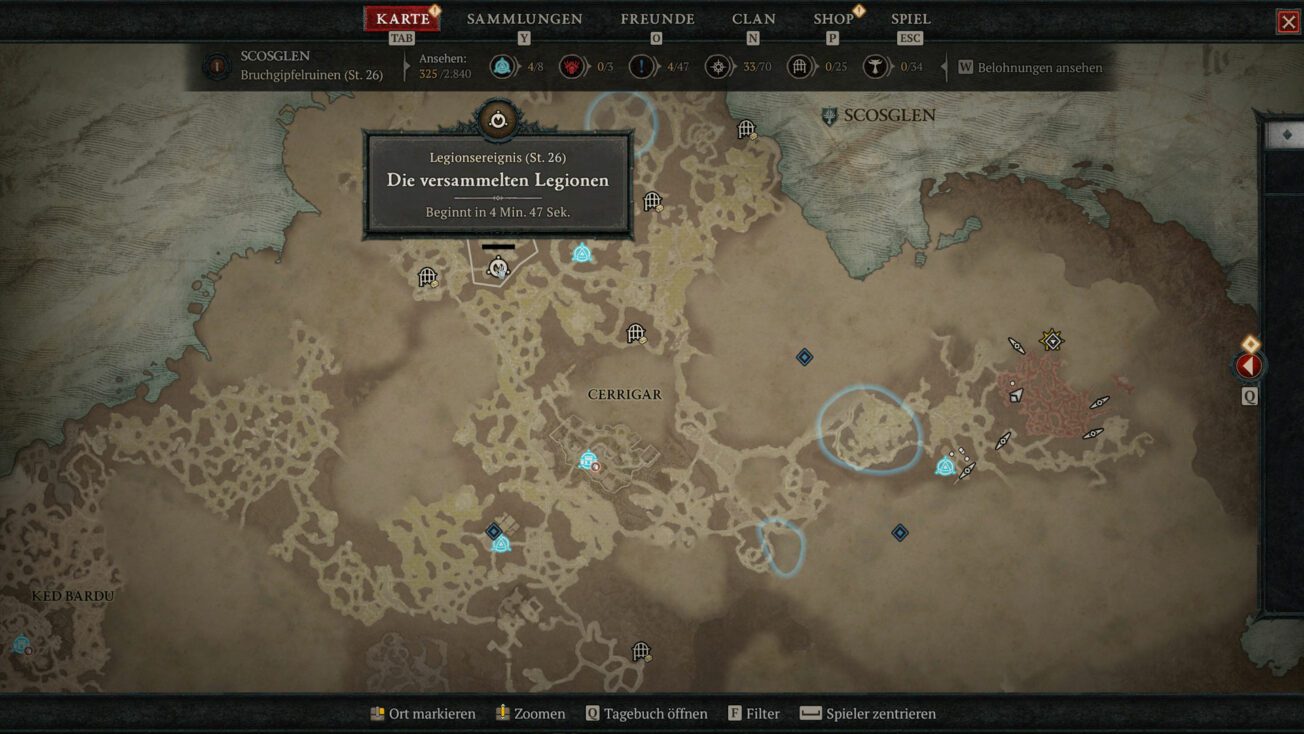Viewport: 1304px width, 734px height.
Task: Click the Ansehen progress value 325/2.840
Action: (x=446, y=72)
